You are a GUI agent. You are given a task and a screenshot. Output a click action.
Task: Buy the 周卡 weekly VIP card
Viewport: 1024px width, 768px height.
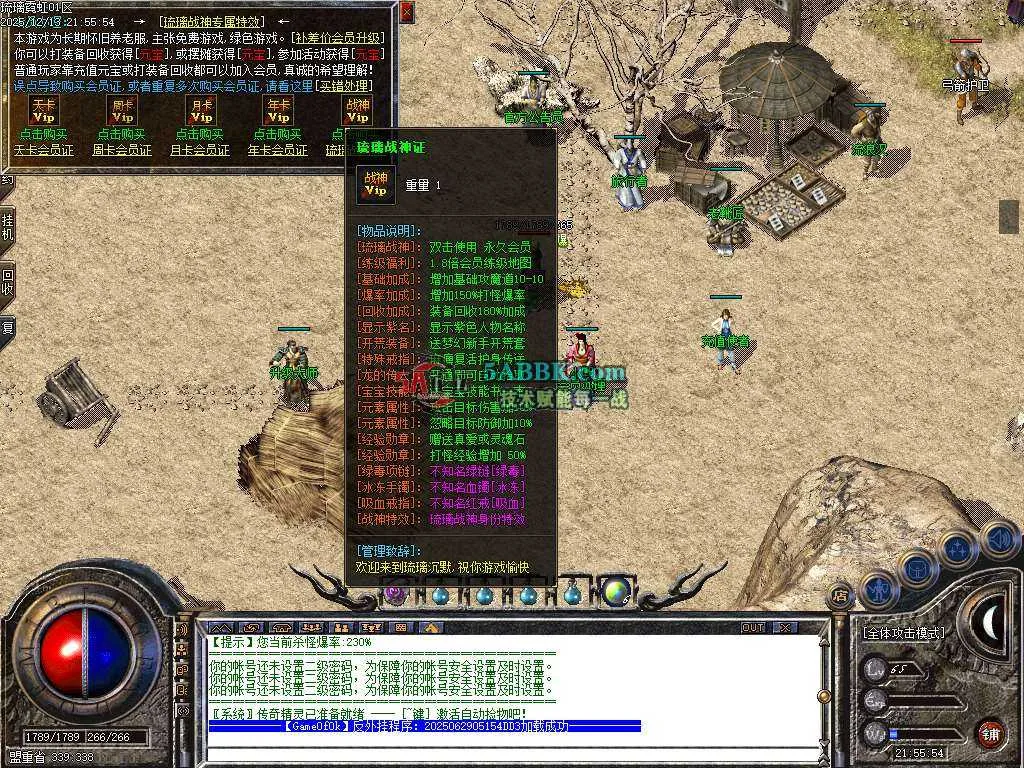(x=122, y=134)
